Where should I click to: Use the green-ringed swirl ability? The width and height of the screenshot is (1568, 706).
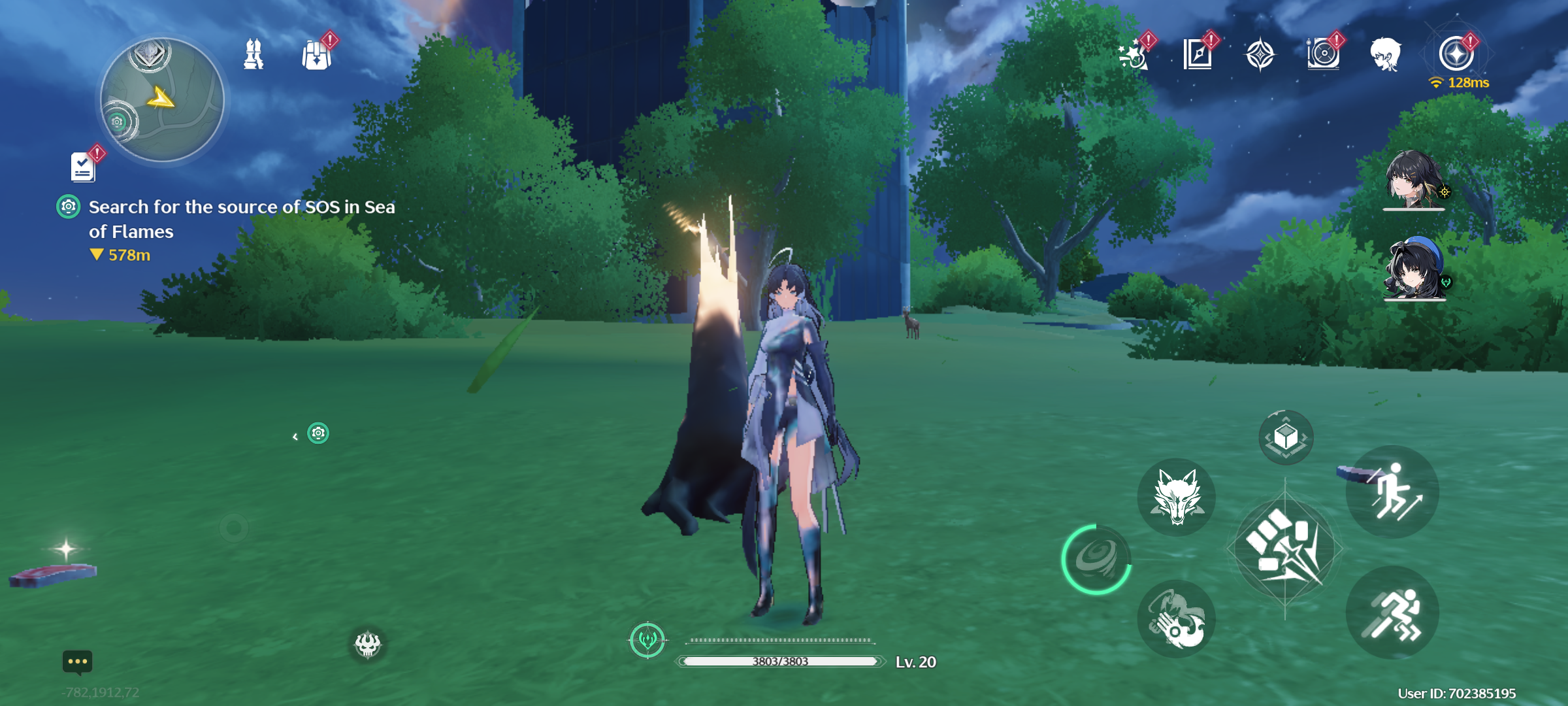(x=1096, y=559)
